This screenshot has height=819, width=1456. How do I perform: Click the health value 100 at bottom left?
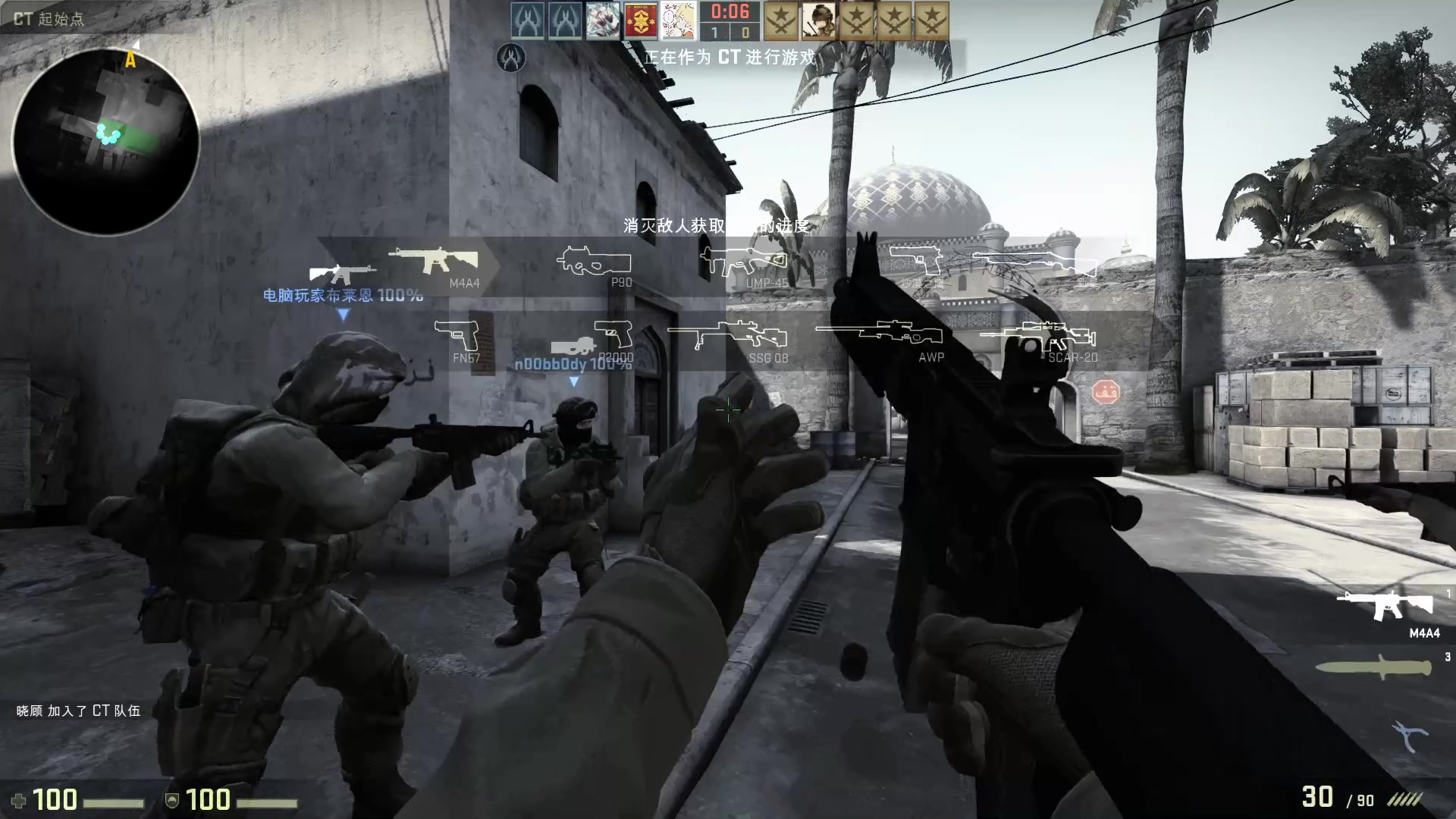coord(57,800)
